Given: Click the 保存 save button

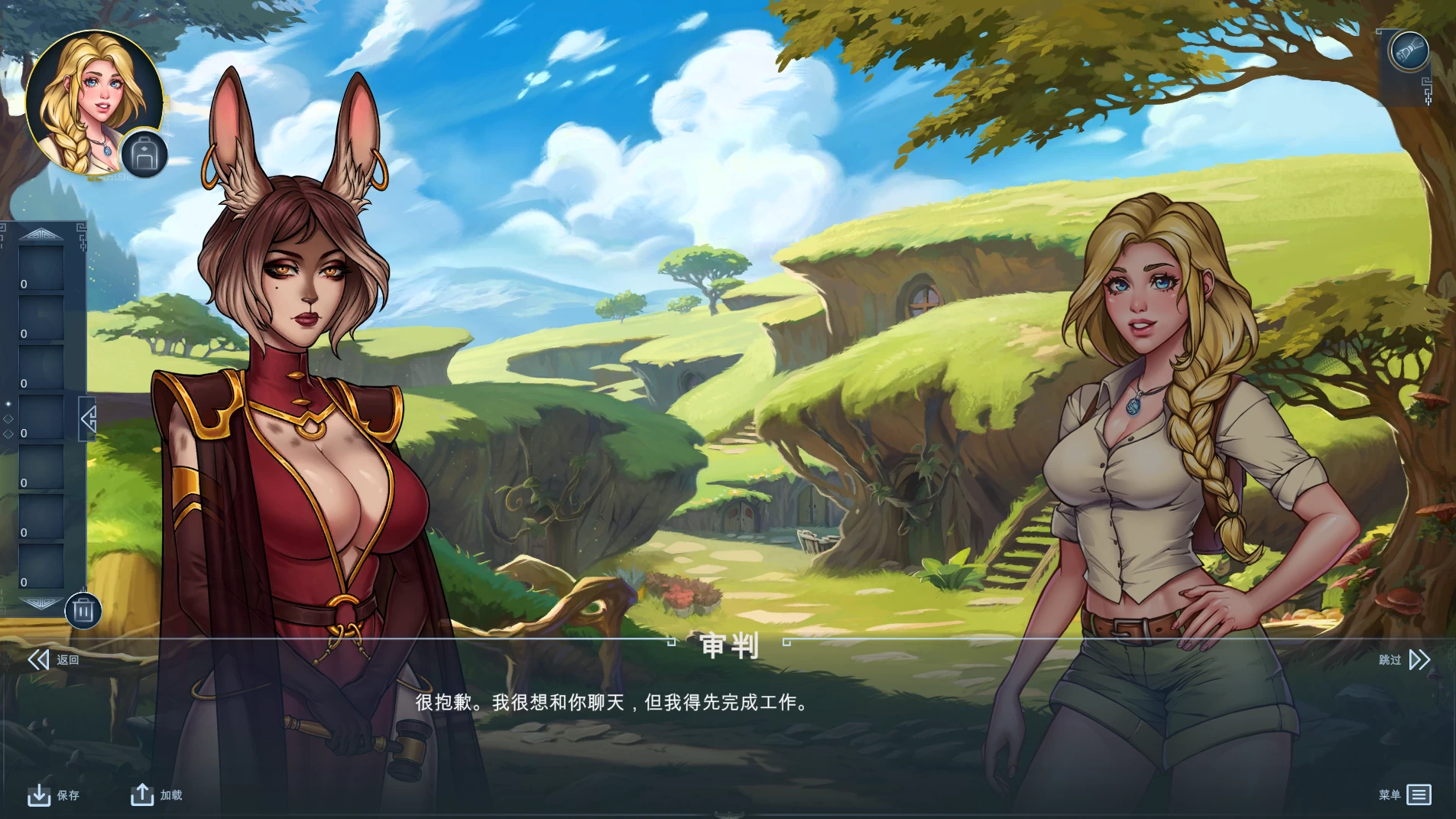Looking at the screenshot, I should tap(68, 795).
